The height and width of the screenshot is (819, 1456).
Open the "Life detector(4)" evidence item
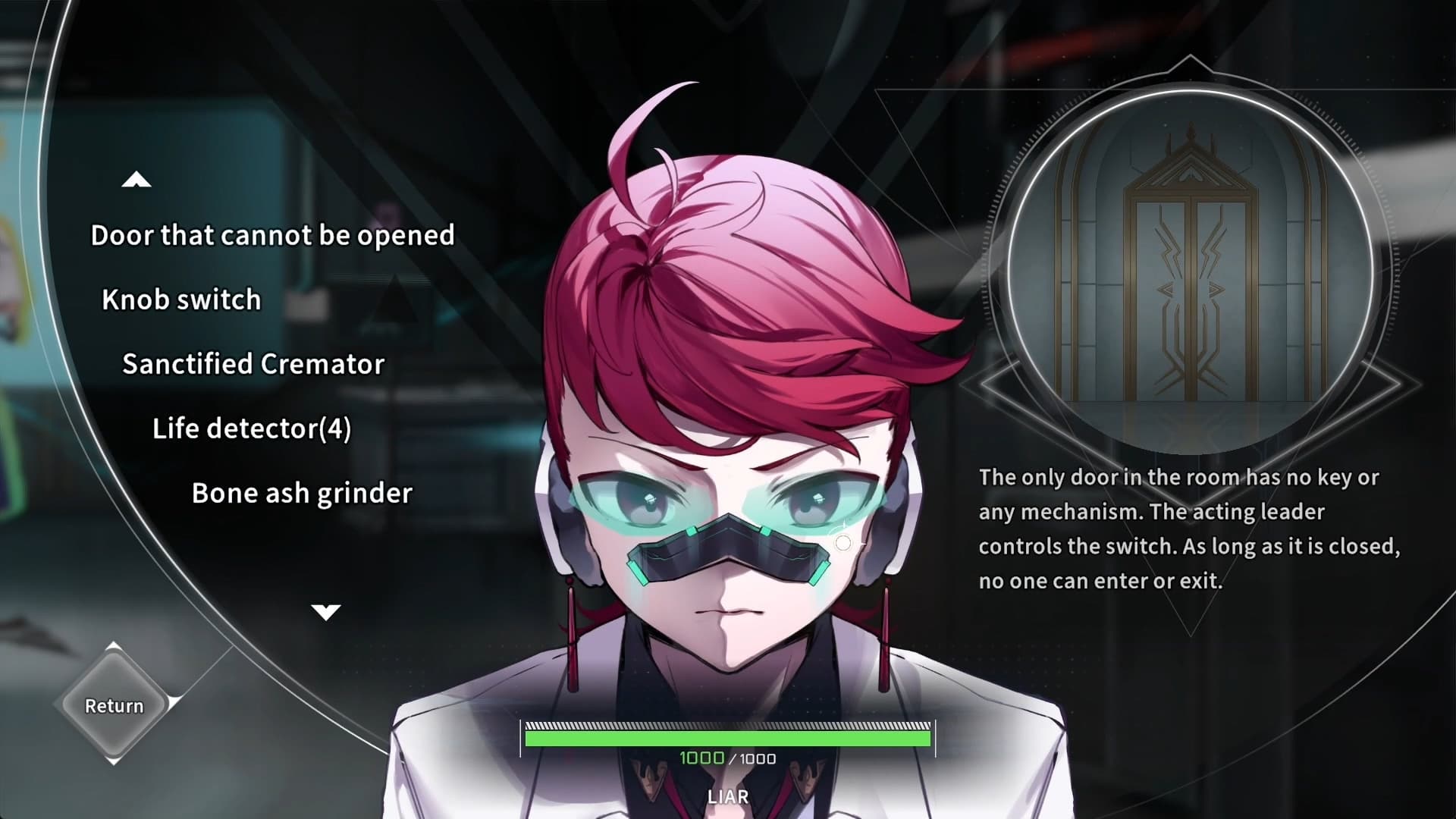[252, 428]
